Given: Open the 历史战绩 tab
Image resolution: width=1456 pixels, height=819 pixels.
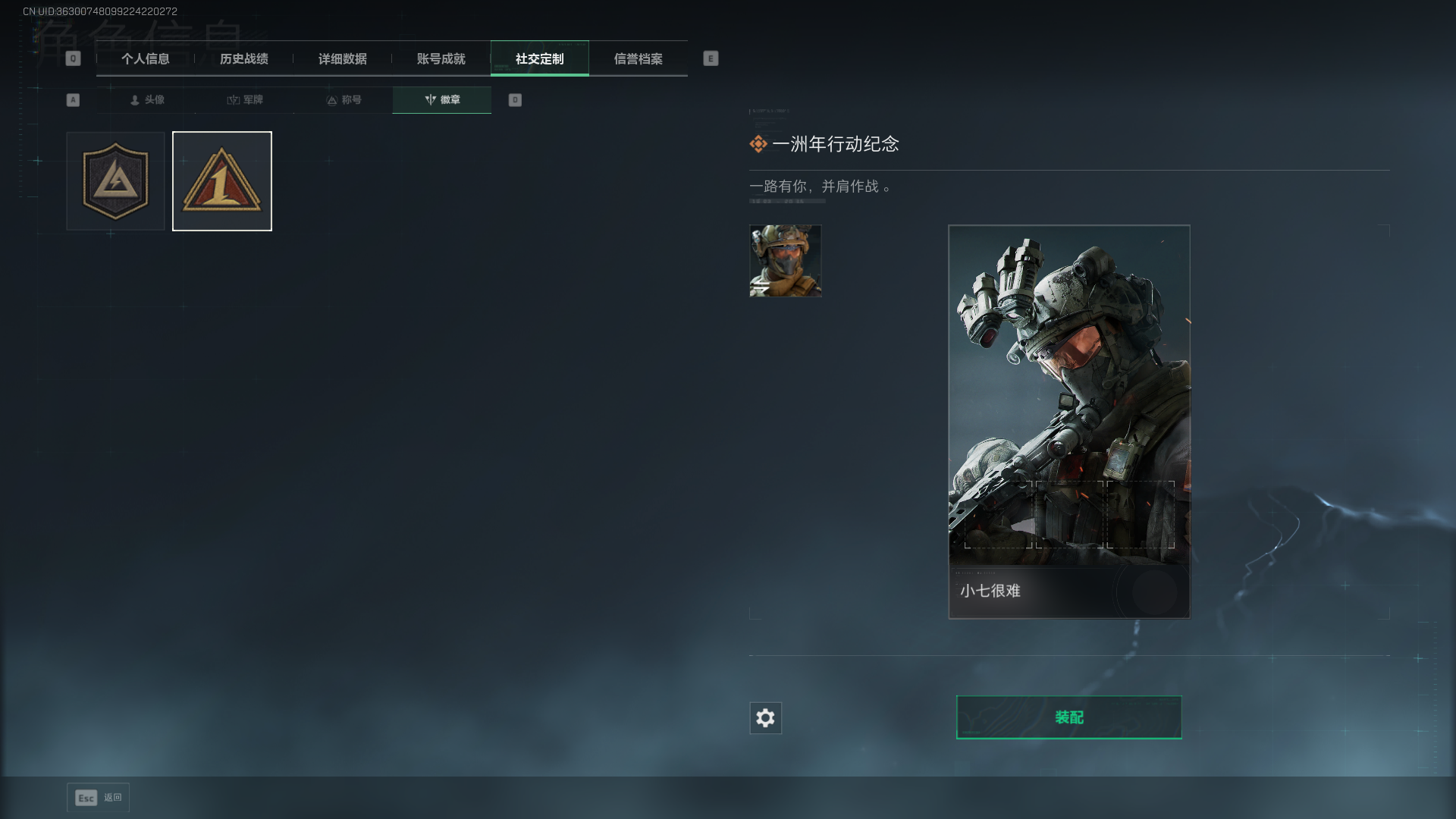Looking at the screenshot, I should (x=244, y=59).
